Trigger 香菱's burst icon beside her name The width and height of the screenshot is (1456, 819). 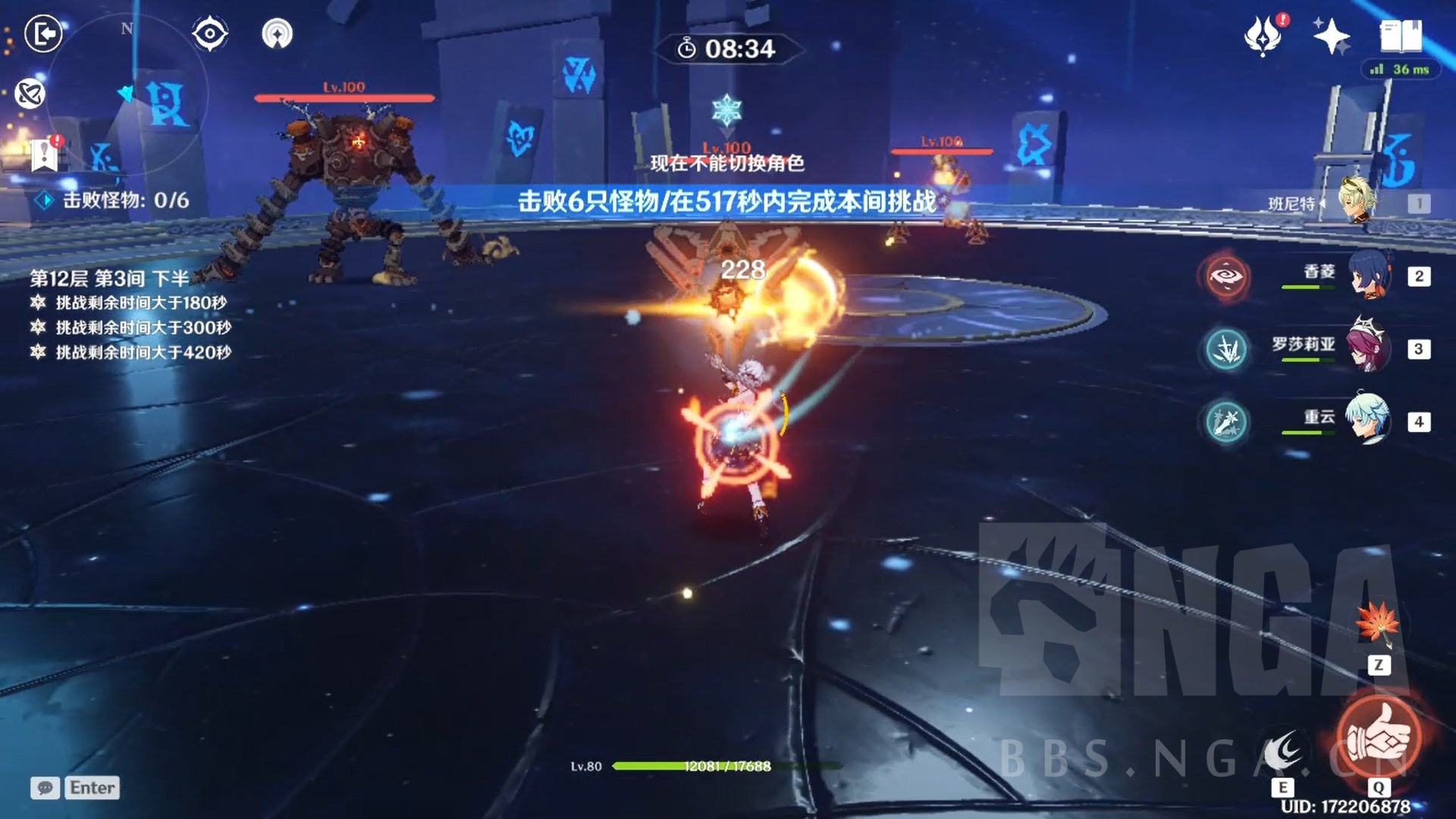[x=1225, y=277]
